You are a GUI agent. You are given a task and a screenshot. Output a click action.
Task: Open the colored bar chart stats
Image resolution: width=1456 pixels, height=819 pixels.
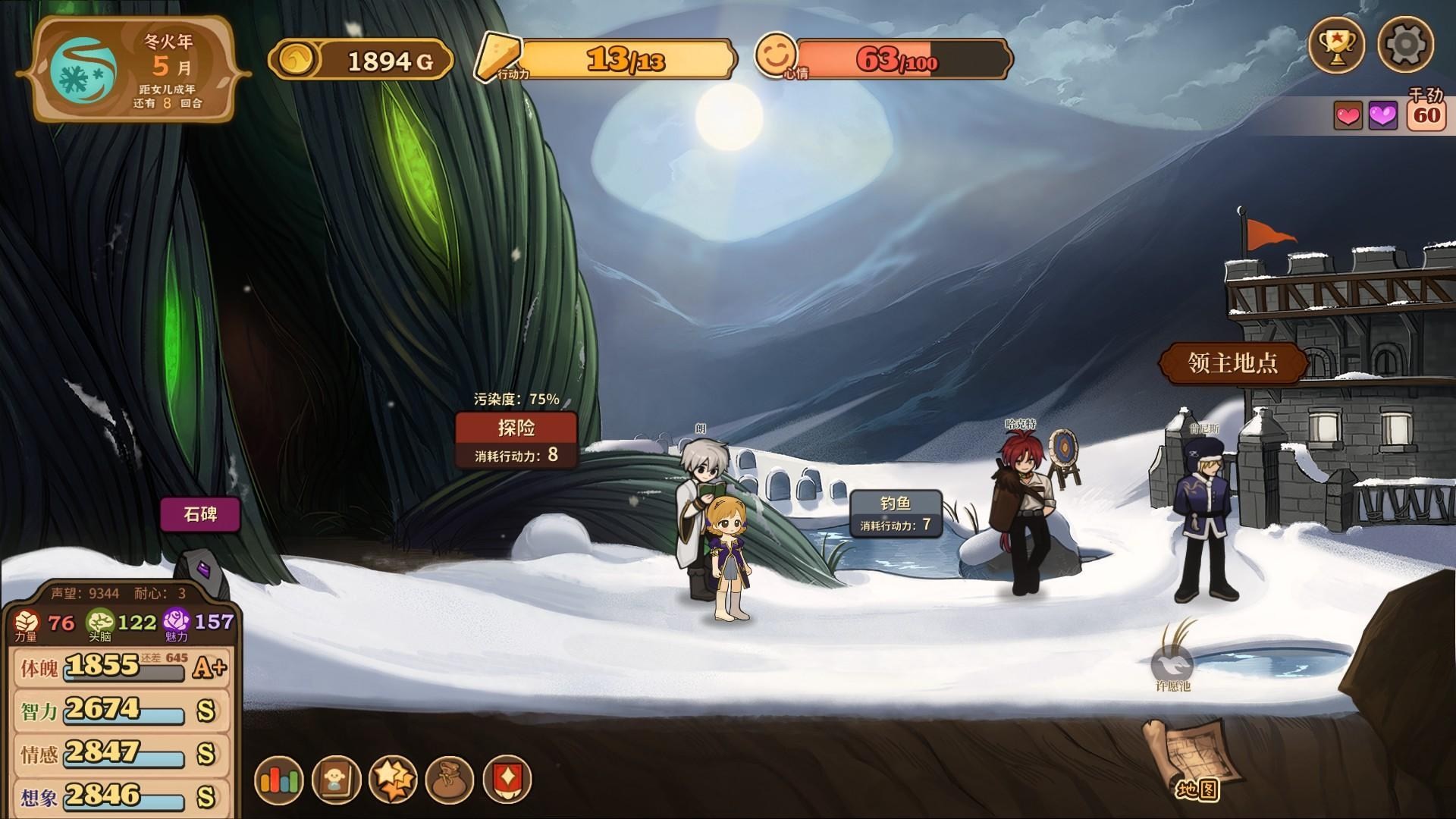click(x=279, y=780)
